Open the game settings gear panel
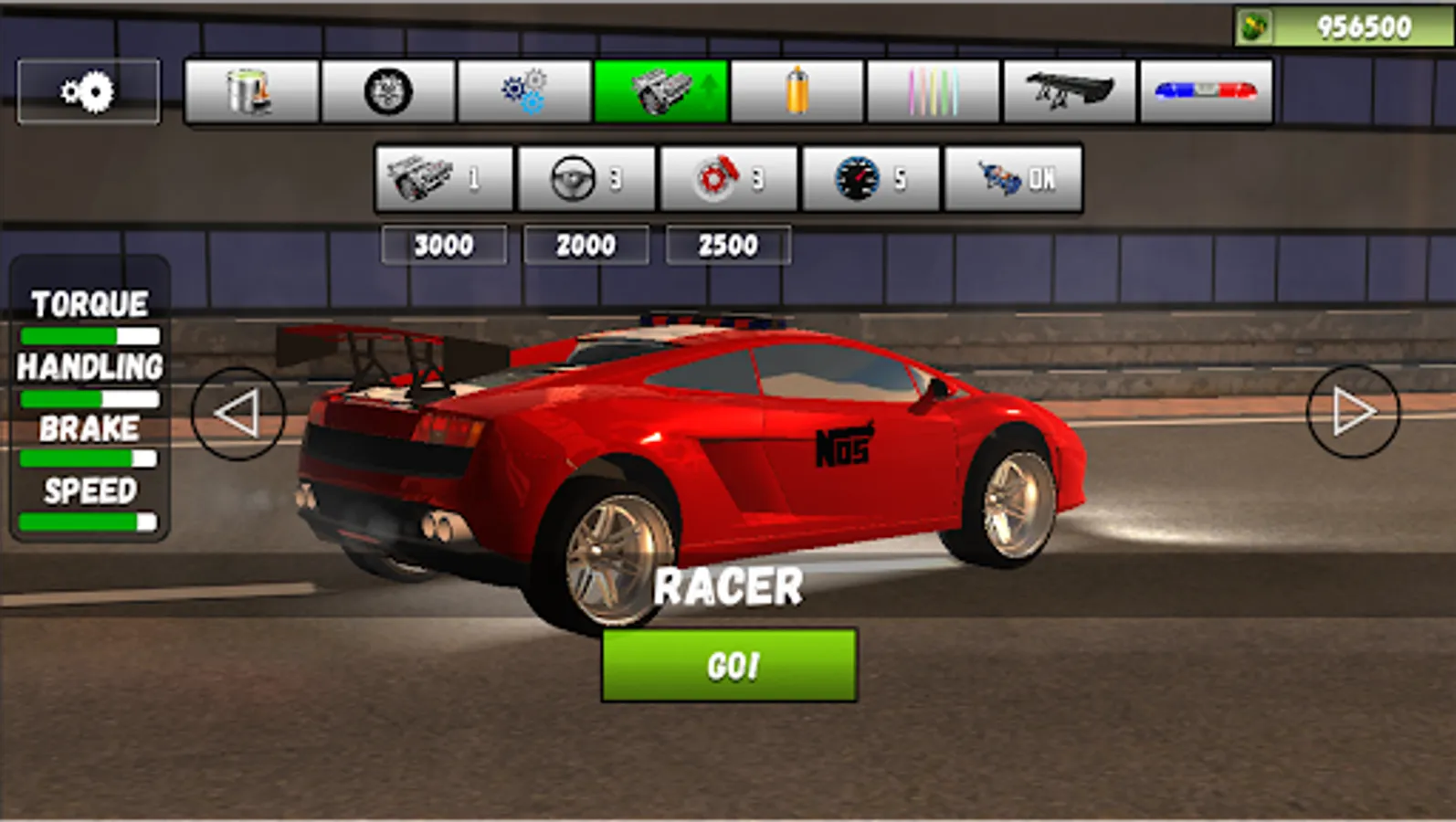 (x=87, y=91)
